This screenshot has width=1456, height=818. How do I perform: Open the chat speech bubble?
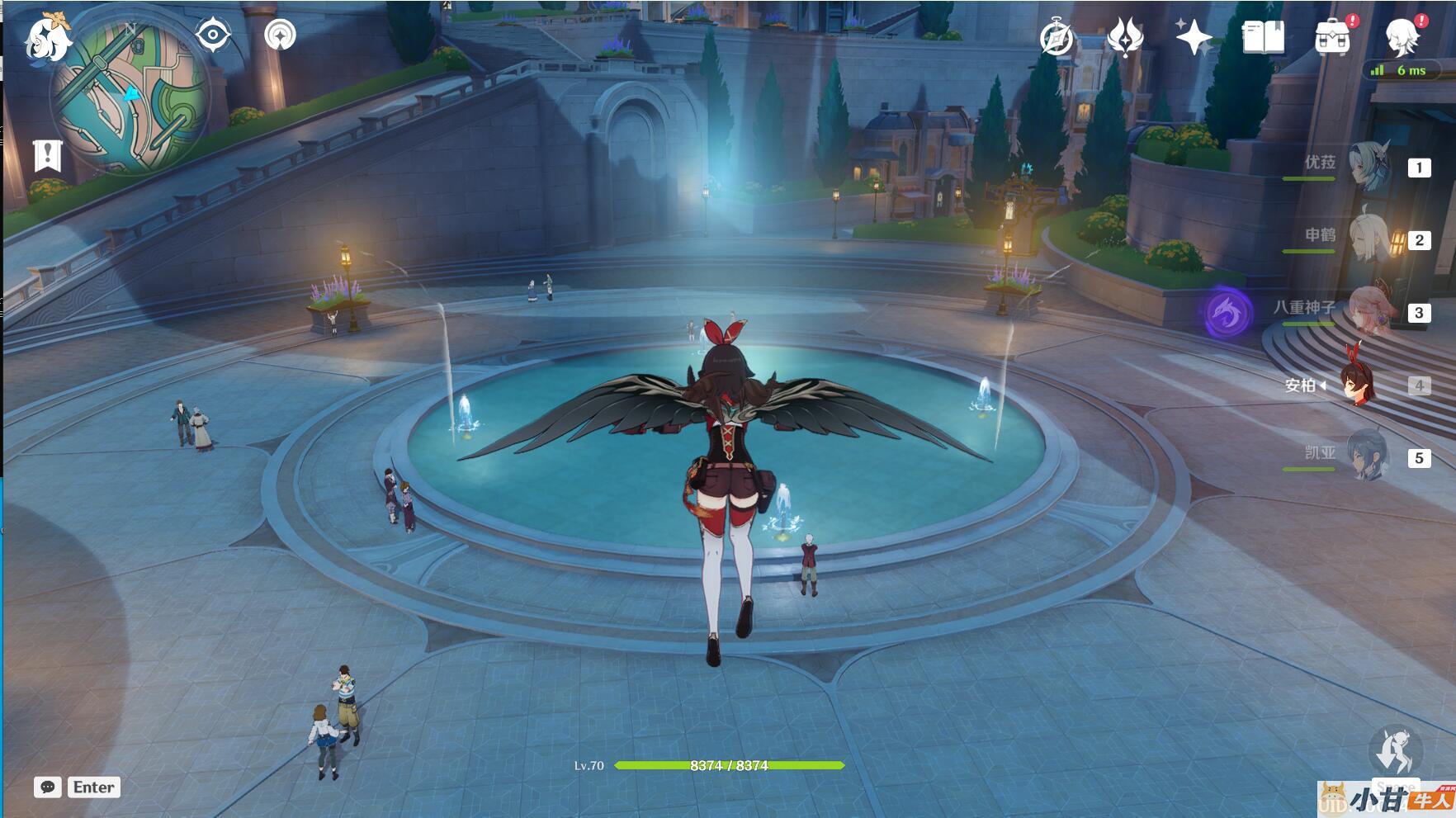[x=48, y=787]
